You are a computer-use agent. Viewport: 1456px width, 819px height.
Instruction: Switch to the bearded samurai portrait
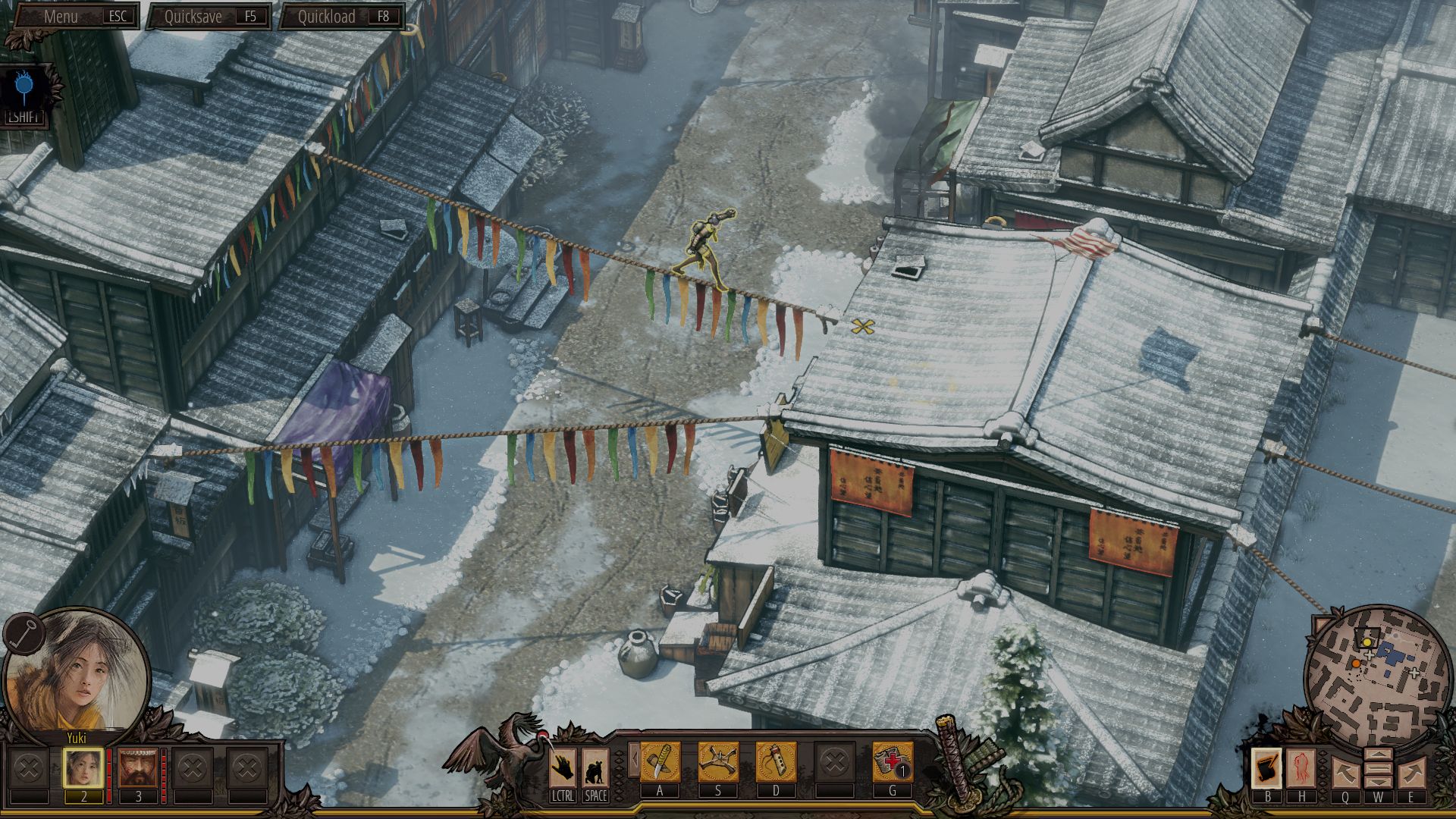click(138, 769)
